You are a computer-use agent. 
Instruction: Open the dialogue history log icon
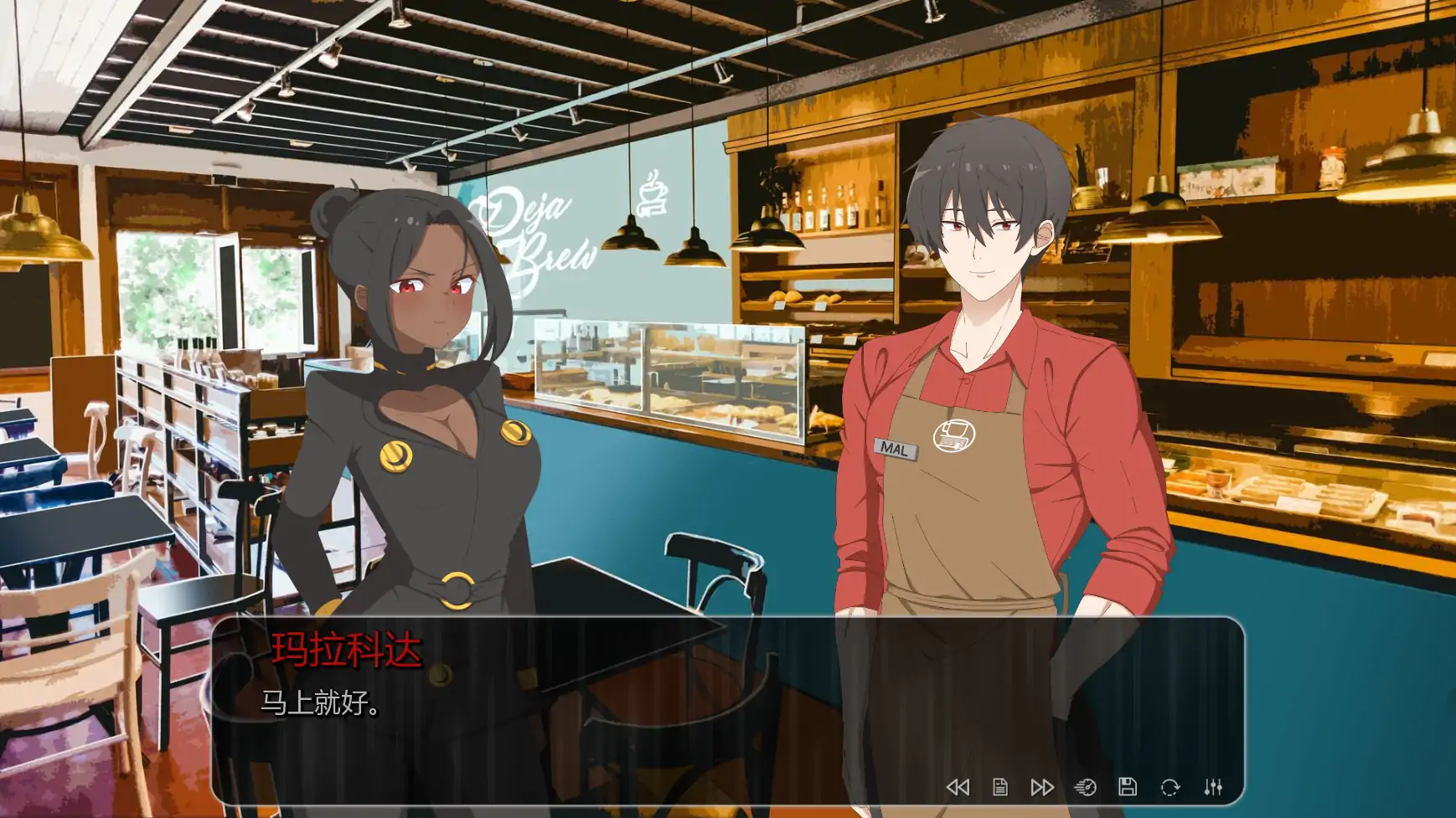pyautogui.click(x=999, y=785)
